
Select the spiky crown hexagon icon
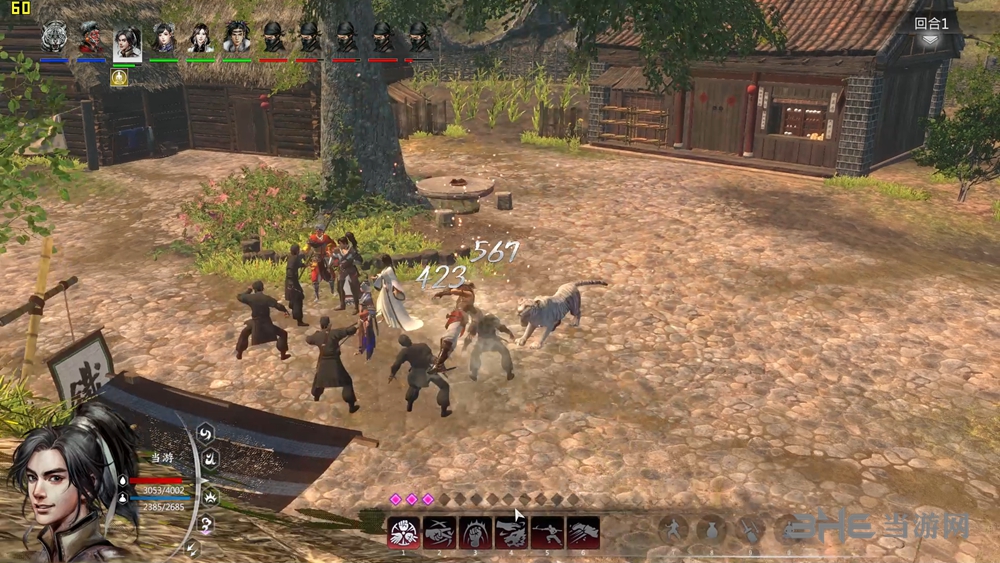click(x=210, y=495)
